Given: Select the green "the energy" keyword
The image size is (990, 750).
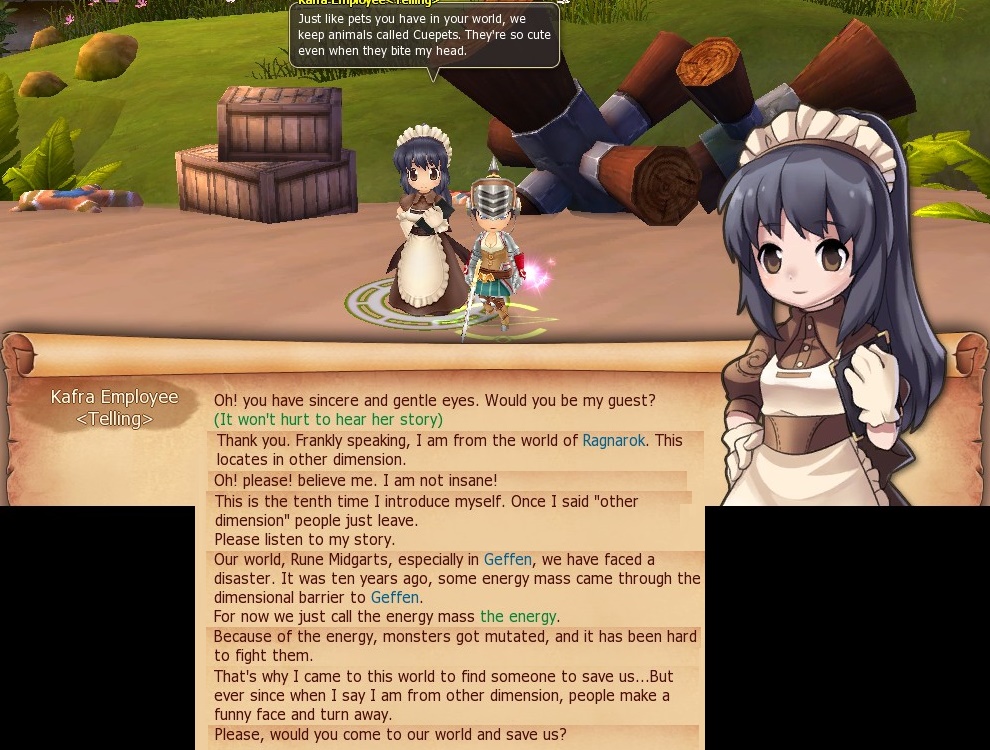Looking at the screenshot, I should point(518,617).
